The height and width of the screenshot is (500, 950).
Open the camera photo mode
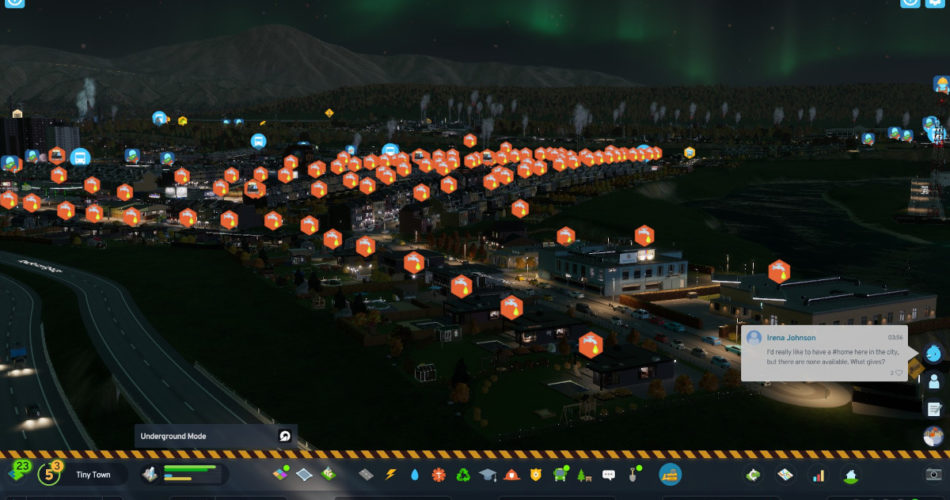(x=934, y=474)
